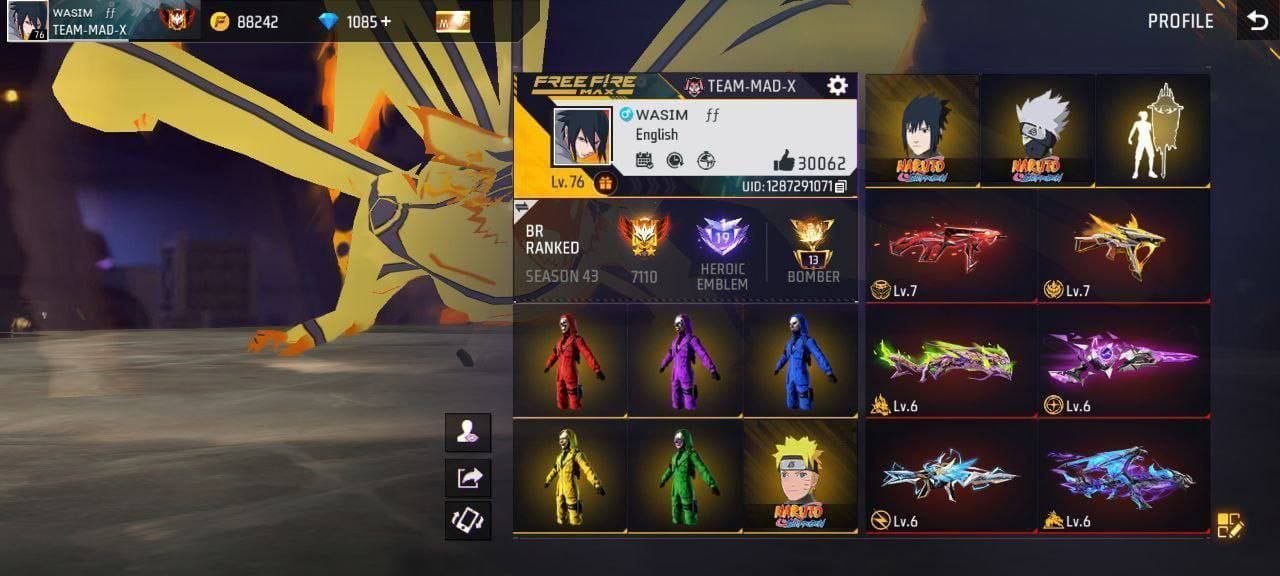Click the share arrow button
The image size is (1280, 576).
pyautogui.click(x=468, y=477)
